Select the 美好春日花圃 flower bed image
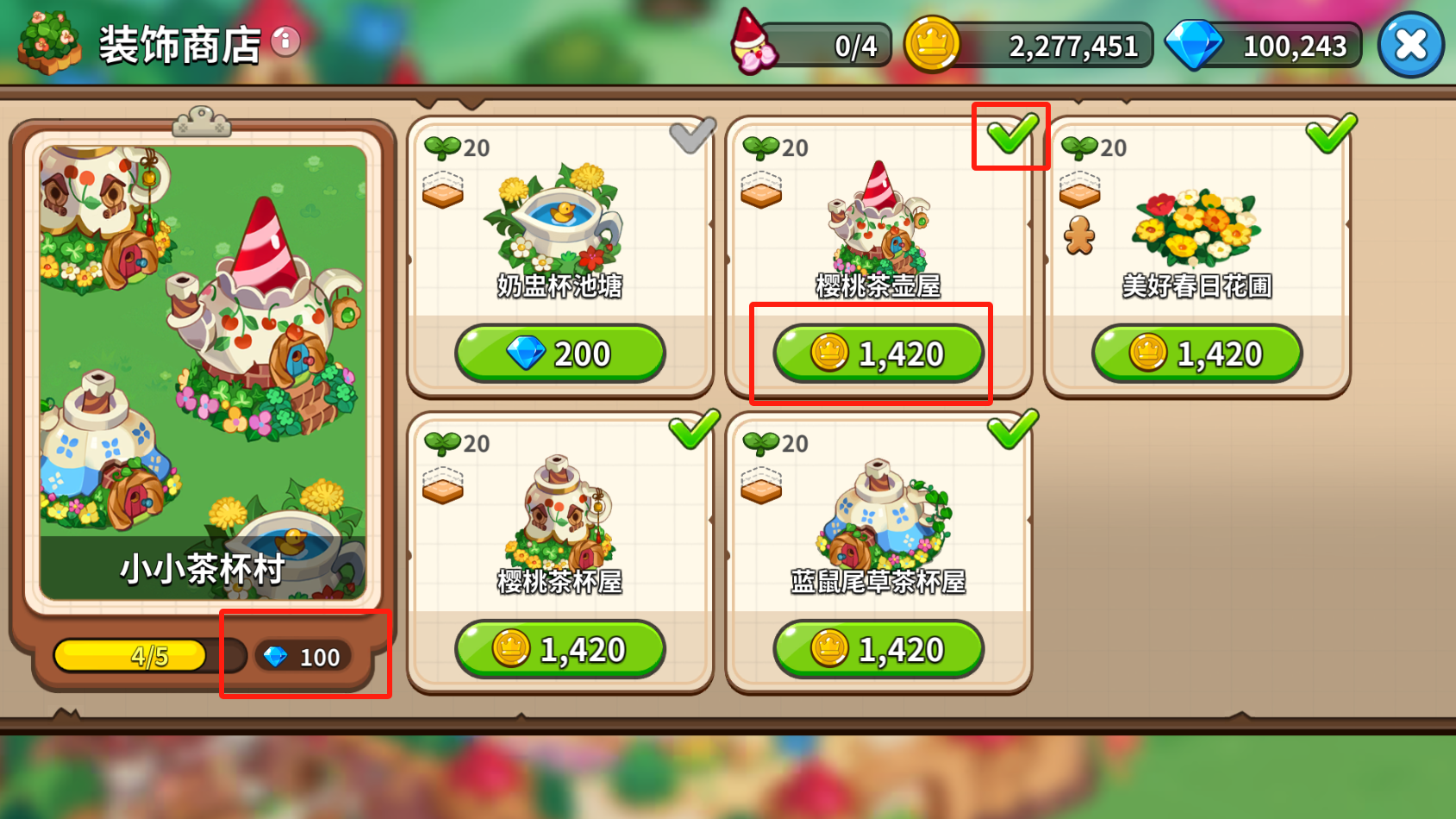 1197,226
